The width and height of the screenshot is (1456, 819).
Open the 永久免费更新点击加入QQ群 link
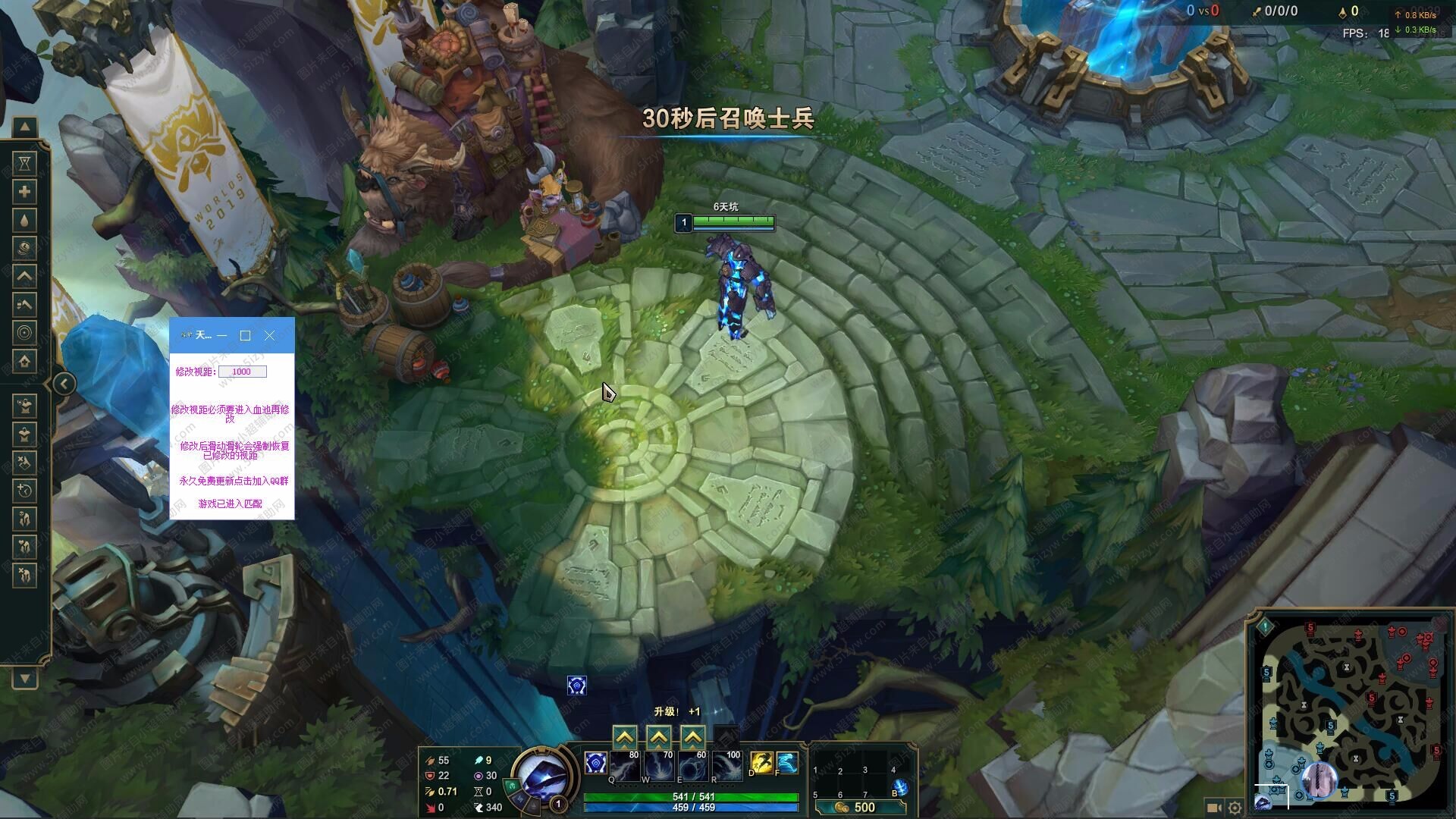click(x=234, y=481)
